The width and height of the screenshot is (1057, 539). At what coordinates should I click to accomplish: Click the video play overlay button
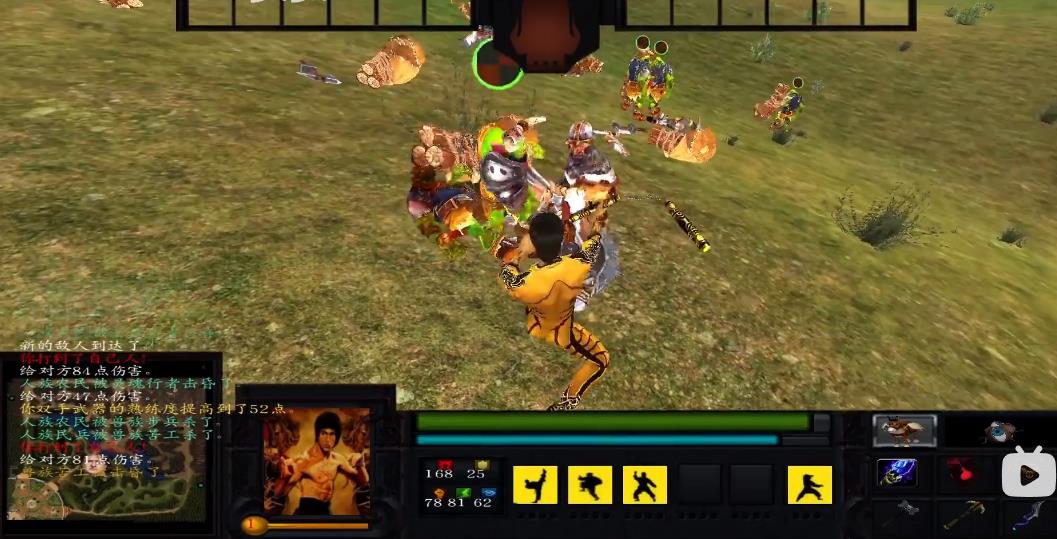click(x=1027, y=472)
